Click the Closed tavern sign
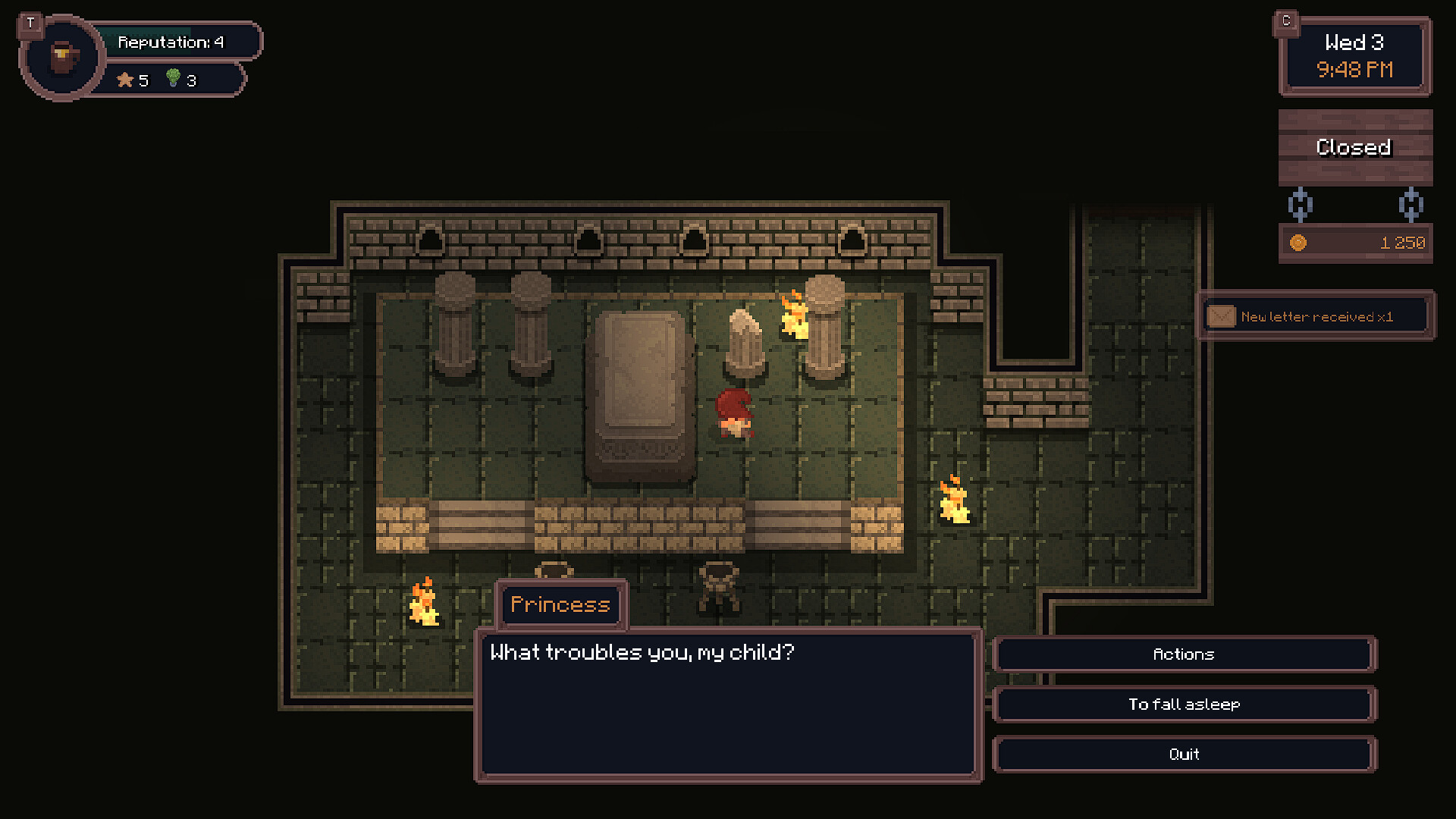1456x819 pixels. (1354, 147)
